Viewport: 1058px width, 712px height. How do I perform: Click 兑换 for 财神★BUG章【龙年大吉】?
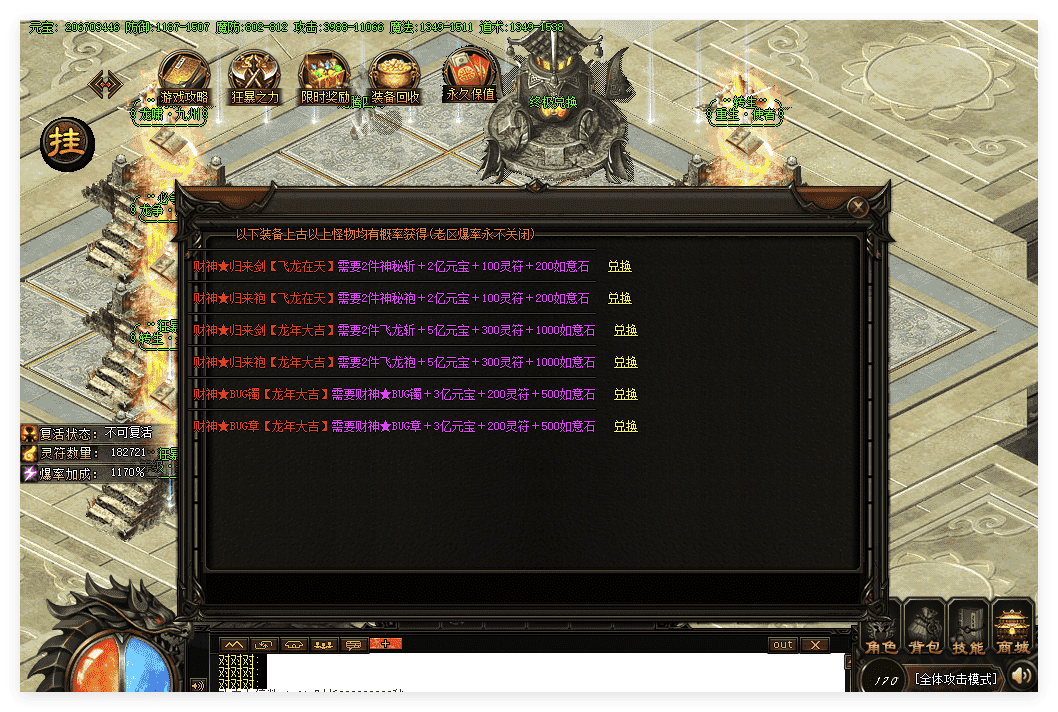626,427
